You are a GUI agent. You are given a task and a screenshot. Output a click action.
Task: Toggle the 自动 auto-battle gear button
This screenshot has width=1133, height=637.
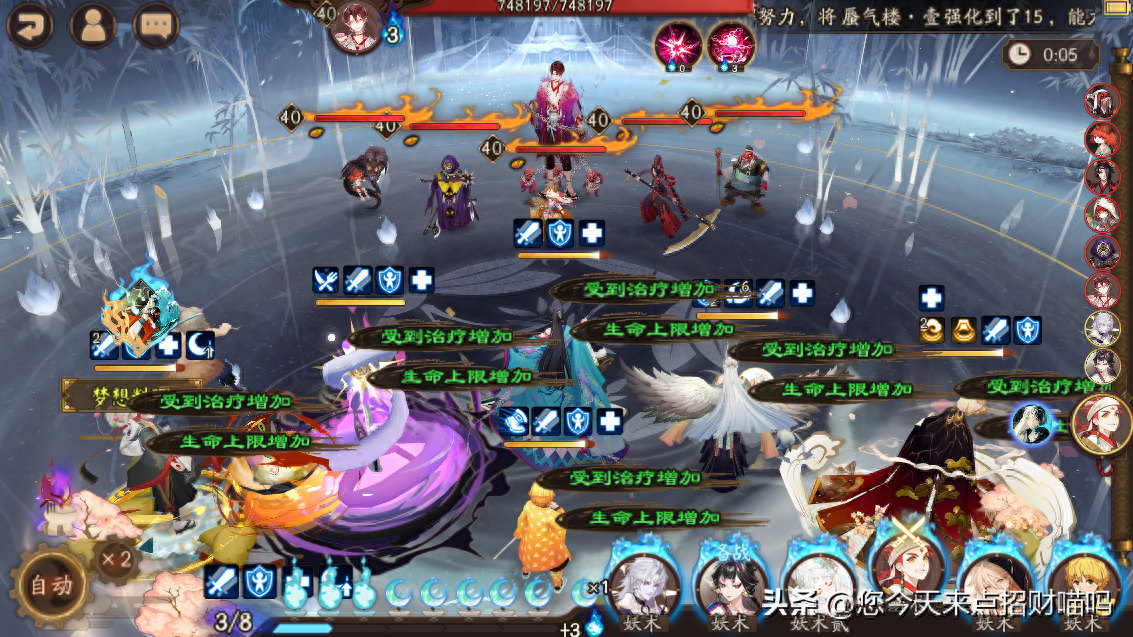click(x=50, y=584)
